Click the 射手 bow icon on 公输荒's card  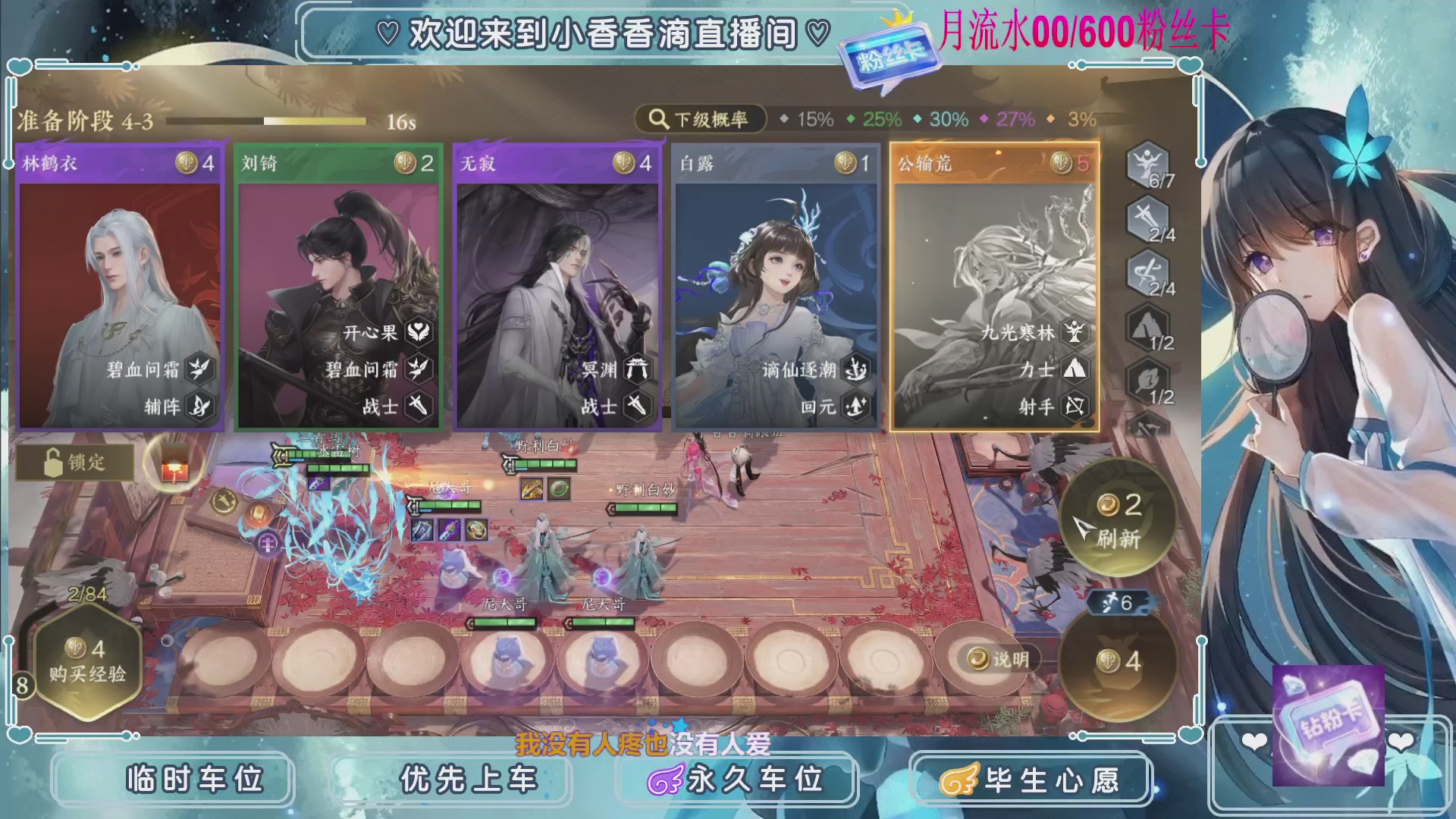1073,406
